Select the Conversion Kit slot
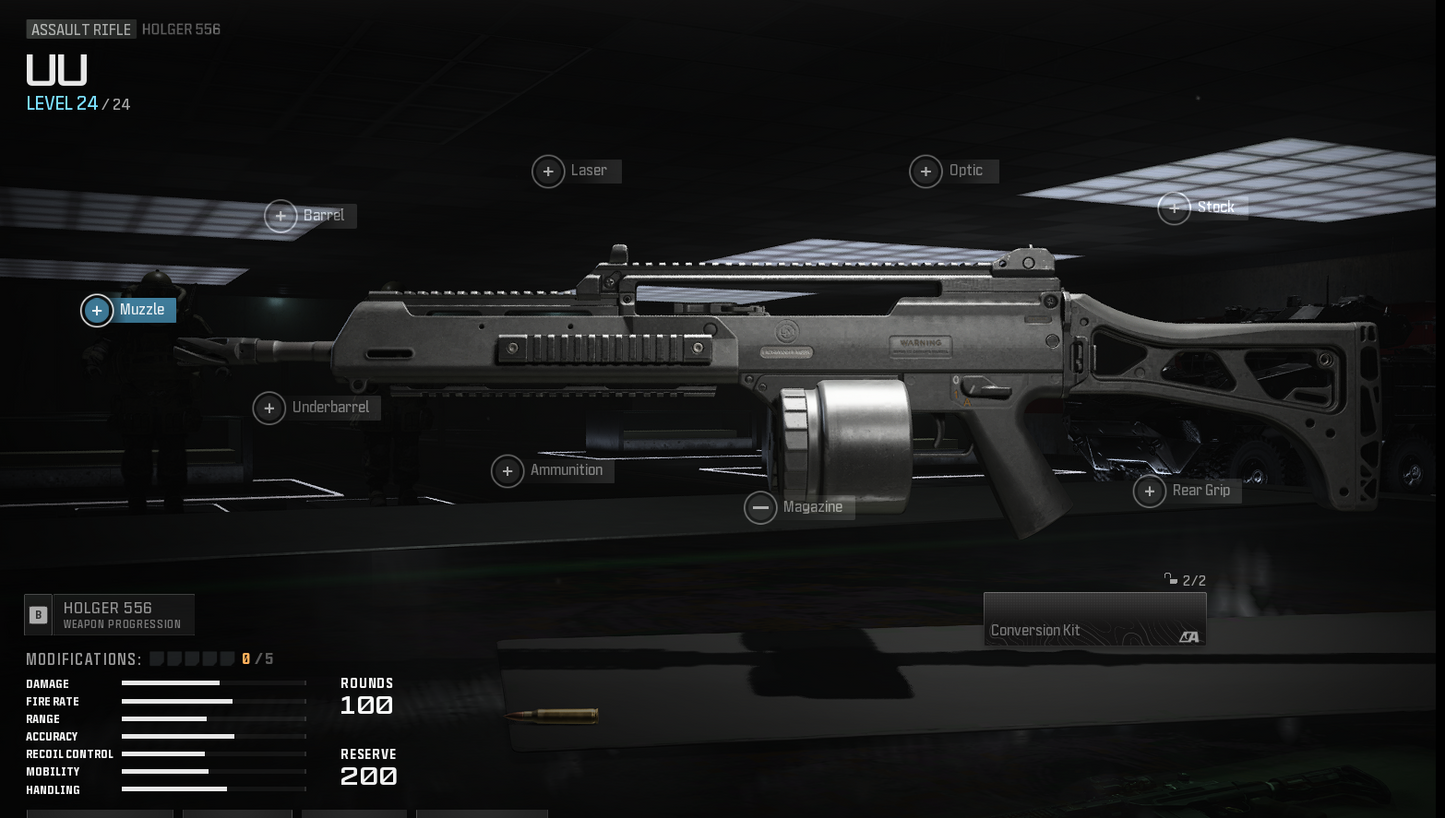 [x=1095, y=619]
